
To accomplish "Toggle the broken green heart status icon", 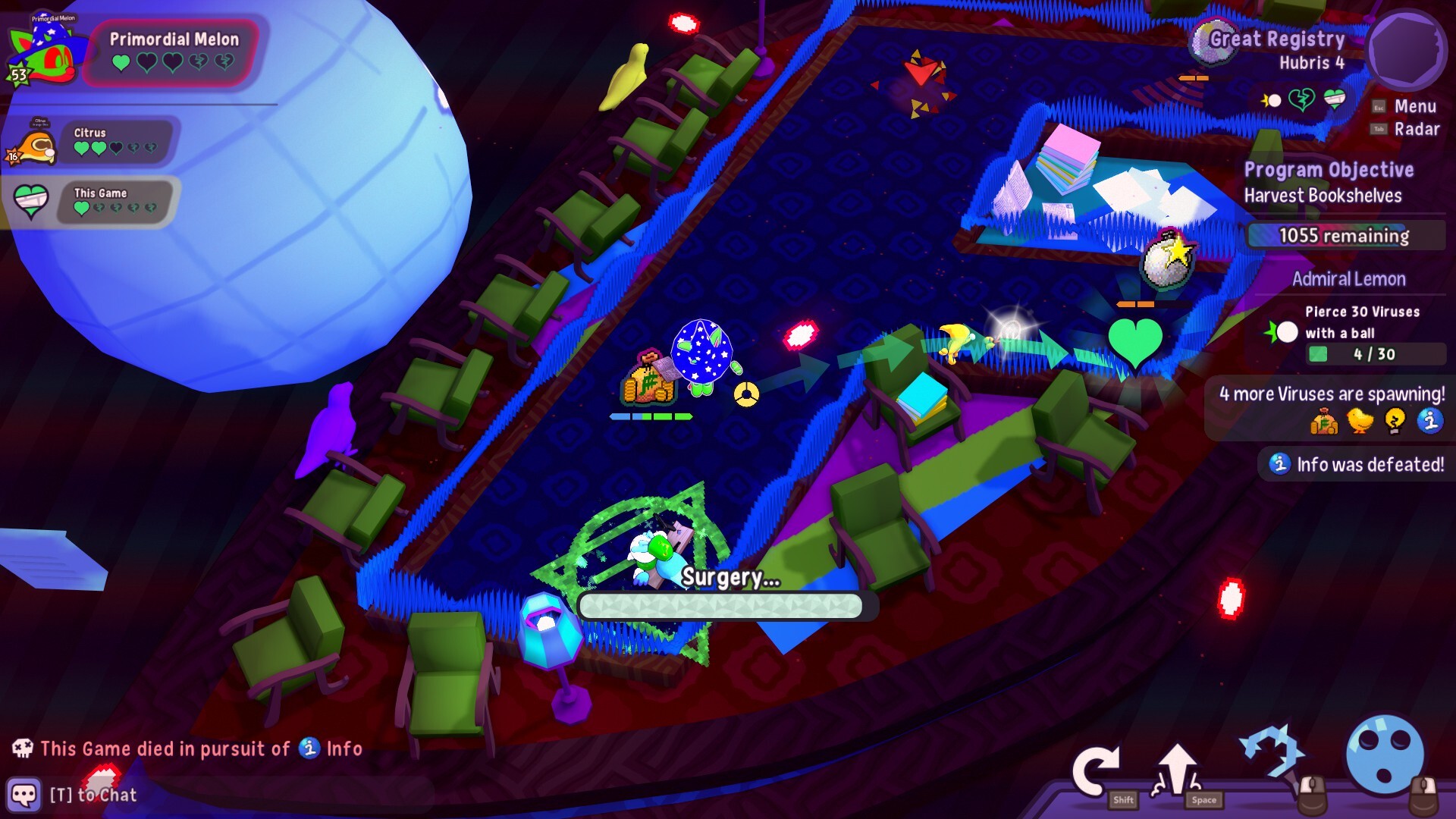I will coord(1302,99).
